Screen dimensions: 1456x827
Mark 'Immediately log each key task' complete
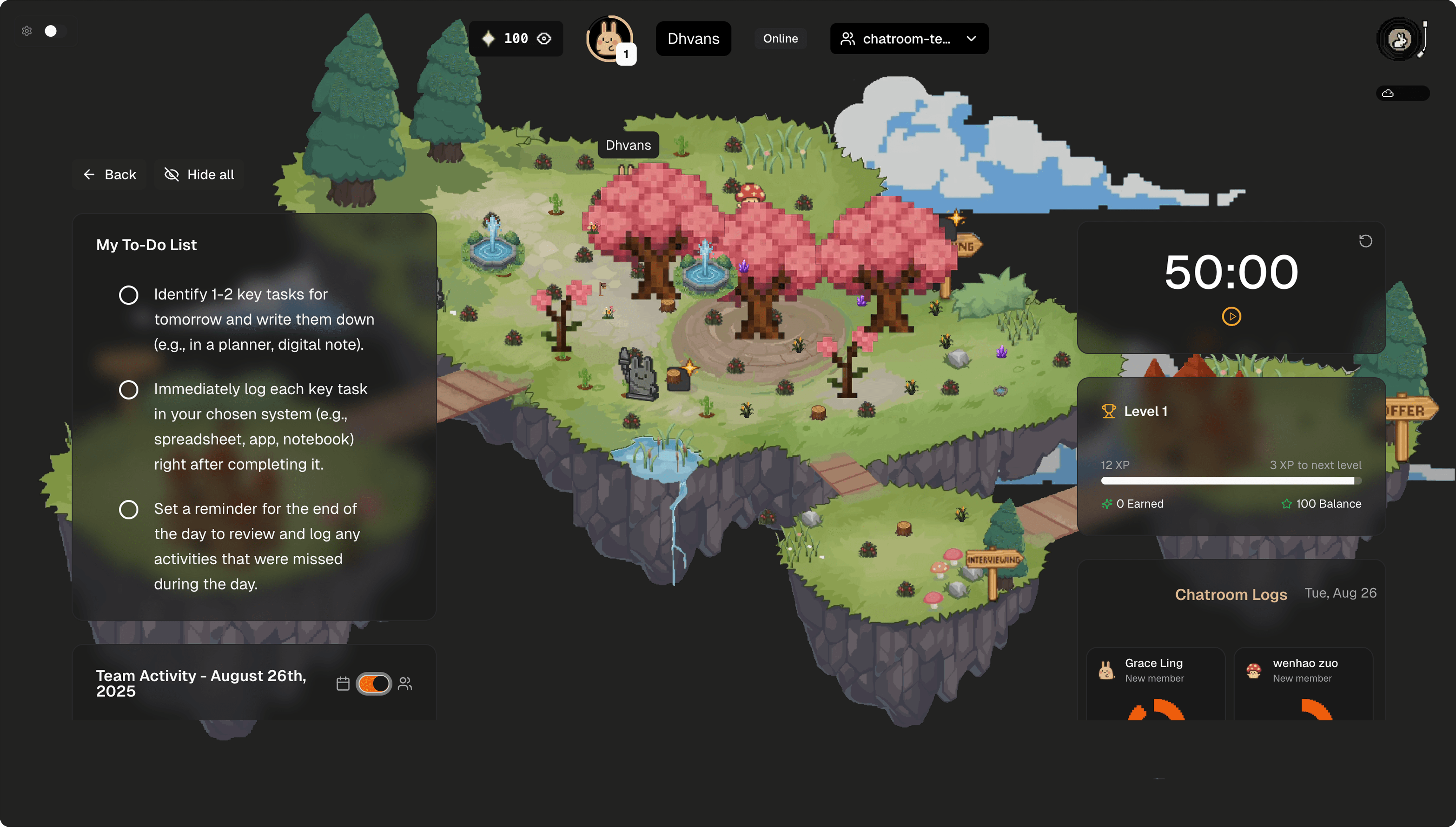(129, 390)
